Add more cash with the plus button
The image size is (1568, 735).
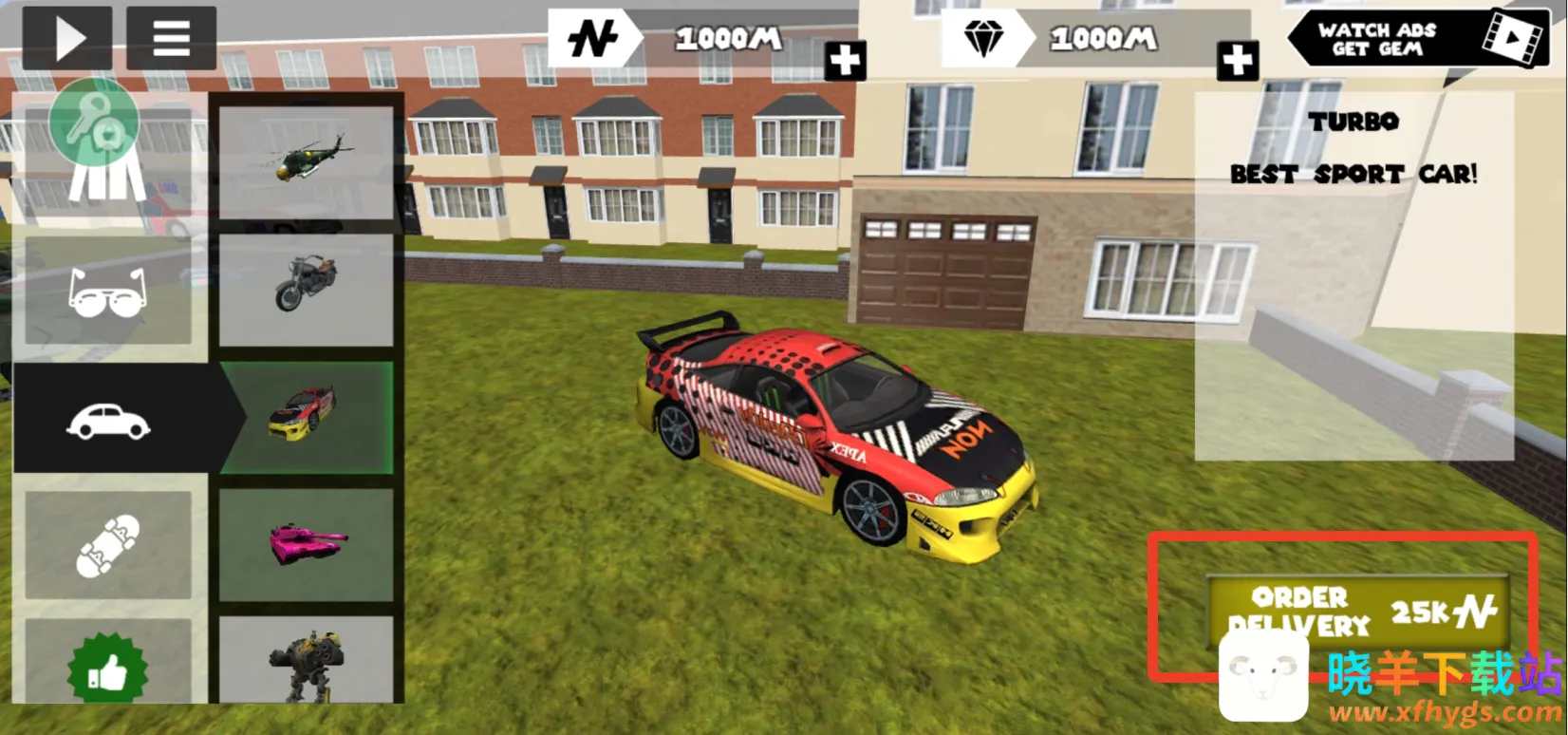tap(844, 62)
